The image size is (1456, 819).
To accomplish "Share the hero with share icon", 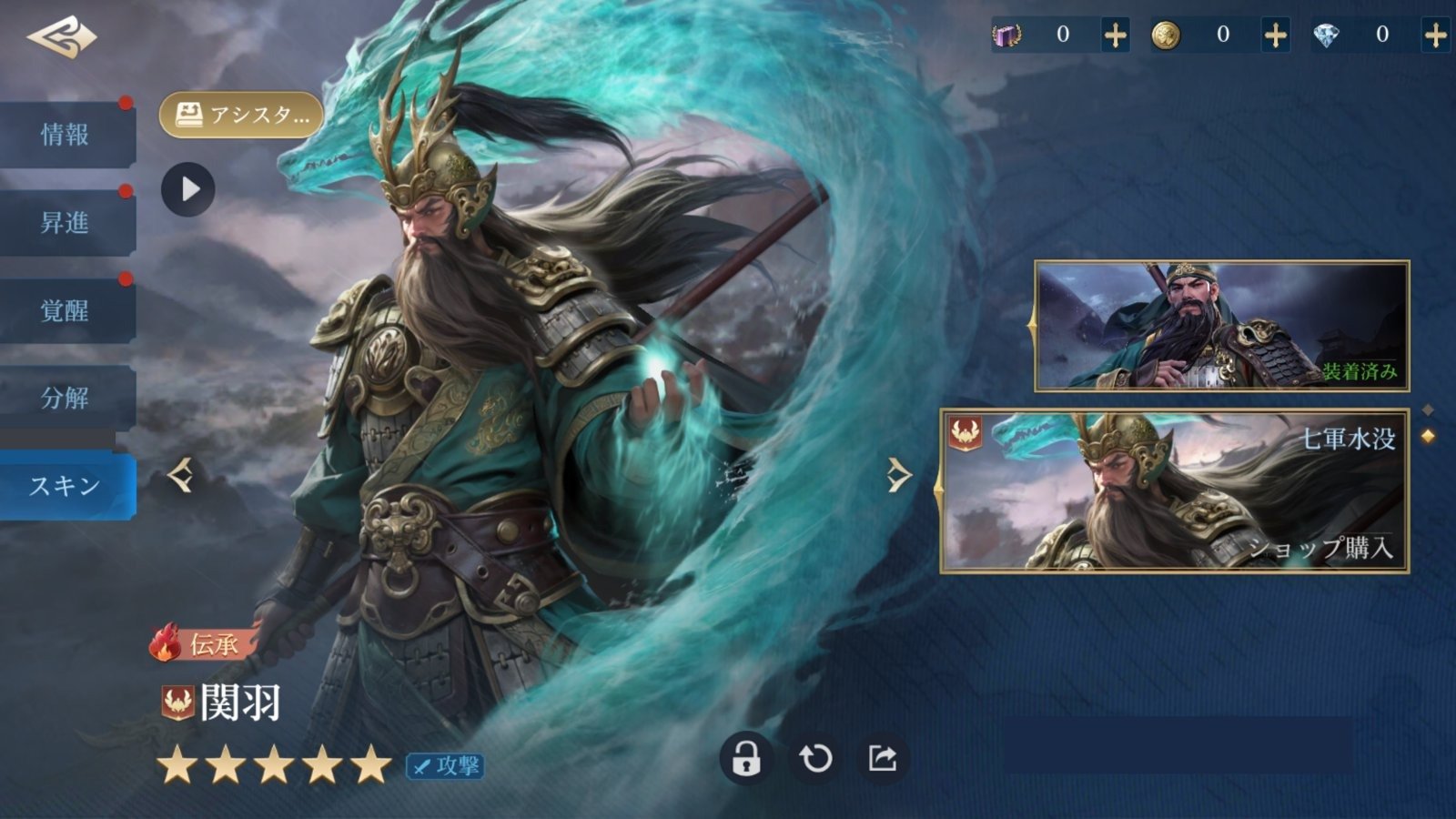I will [x=882, y=758].
